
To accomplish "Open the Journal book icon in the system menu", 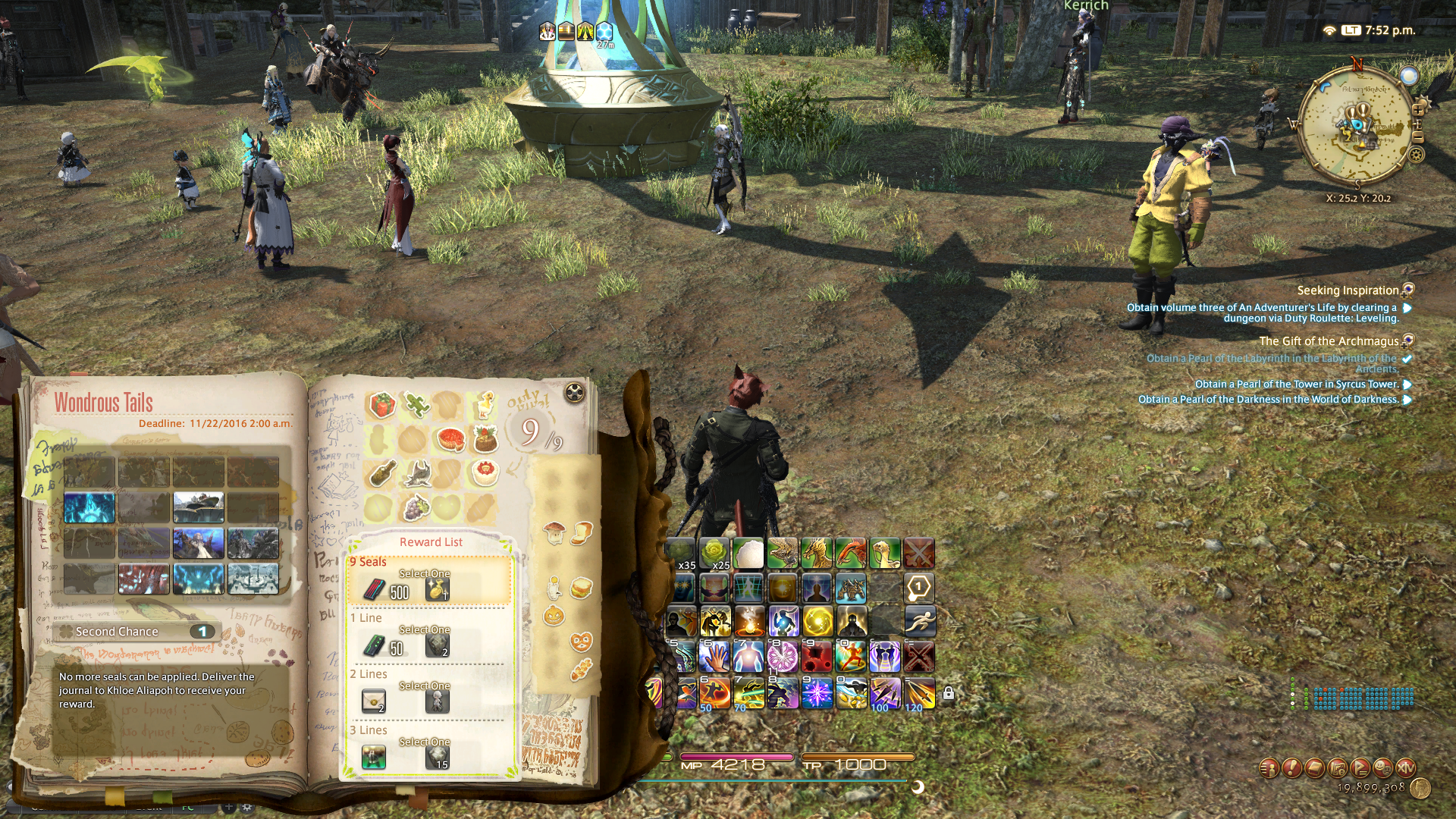I will click(1314, 769).
